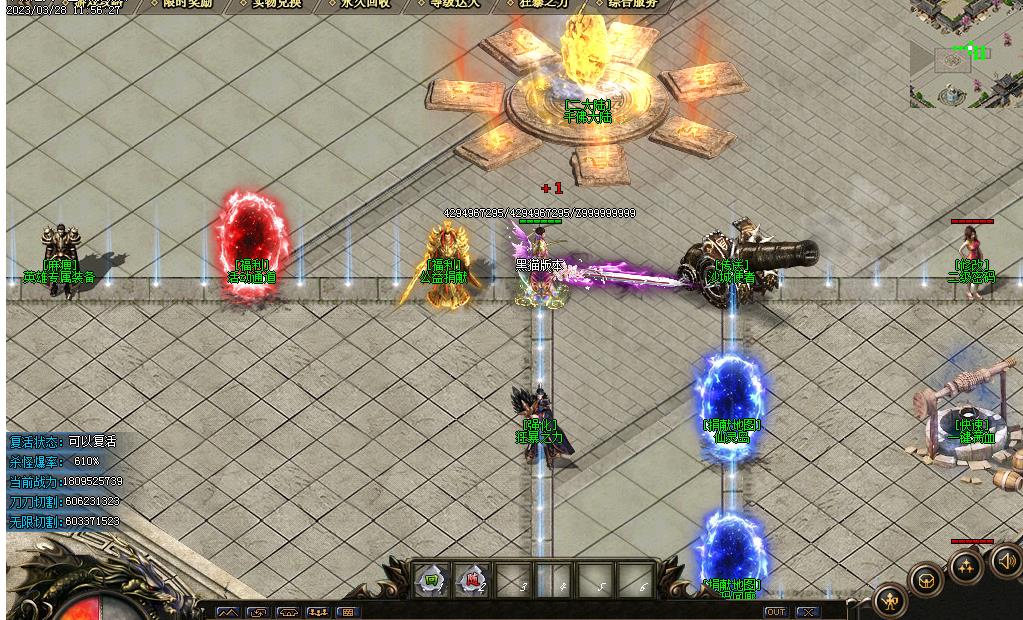This screenshot has width=1023, height=620.
Task: Toggle sound with the round speaker button
Action: tap(1005, 560)
